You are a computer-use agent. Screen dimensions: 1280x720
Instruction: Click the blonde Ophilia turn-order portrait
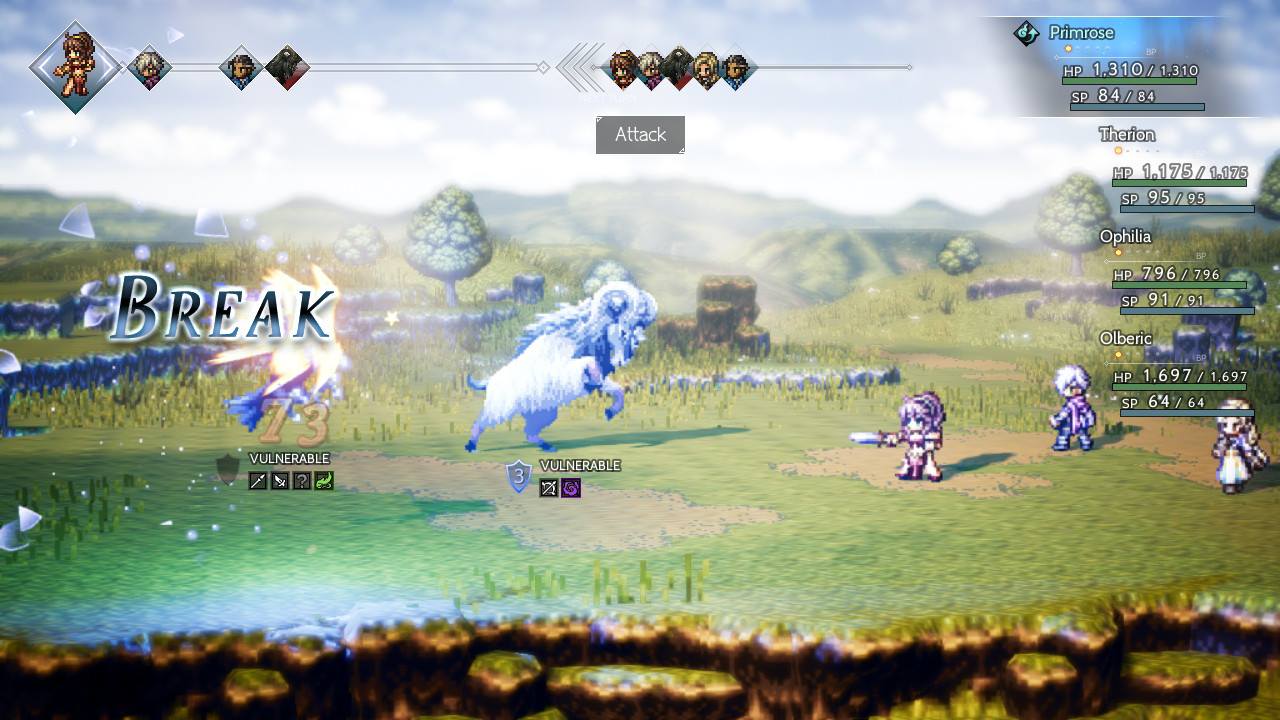pos(707,69)
